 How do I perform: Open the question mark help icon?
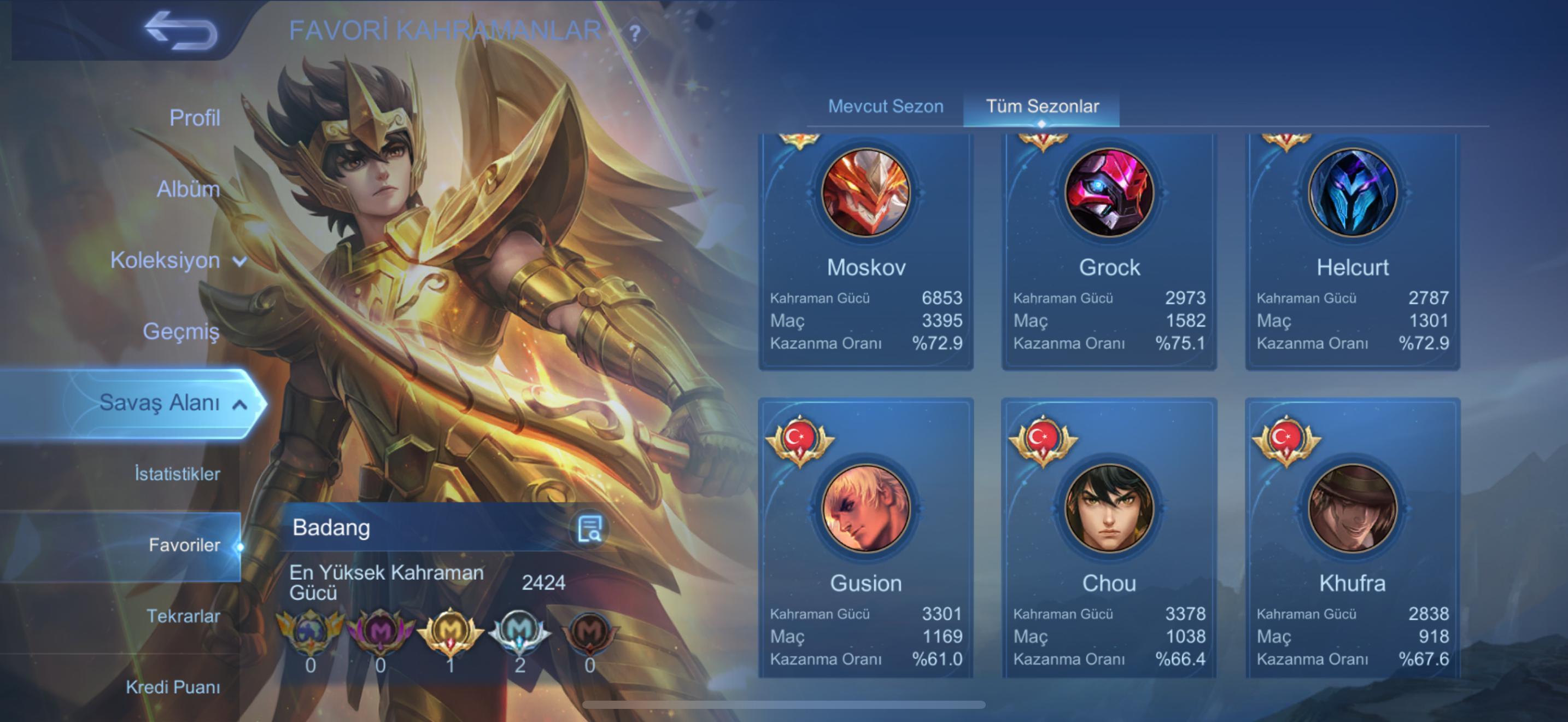pyautogui.click(x=635, y=33)
